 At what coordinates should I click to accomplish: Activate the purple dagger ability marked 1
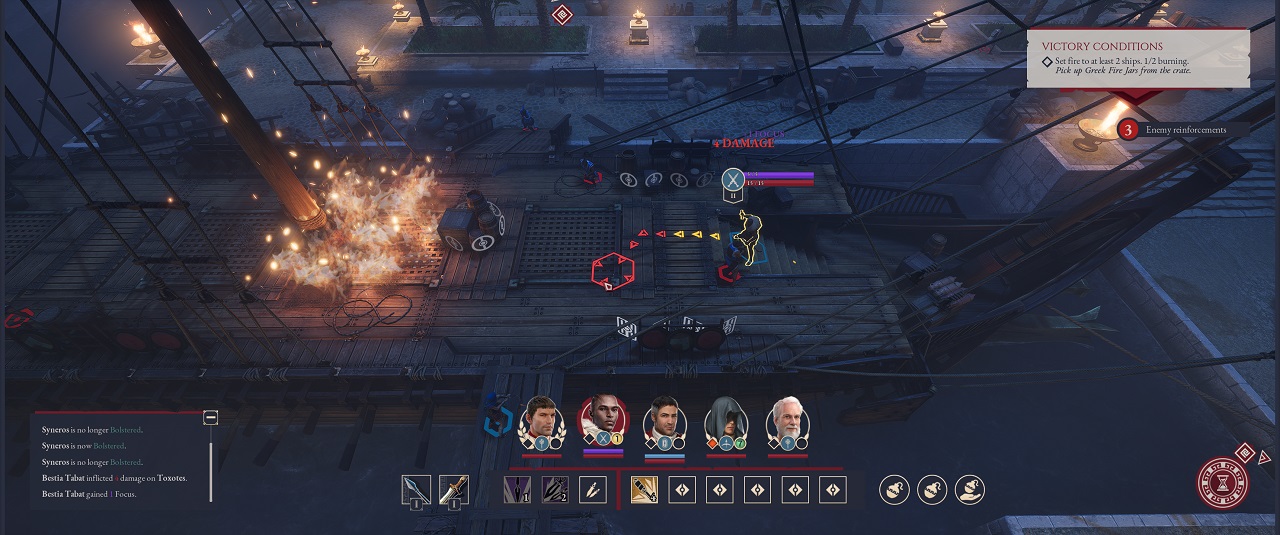[x=517, y=490]
